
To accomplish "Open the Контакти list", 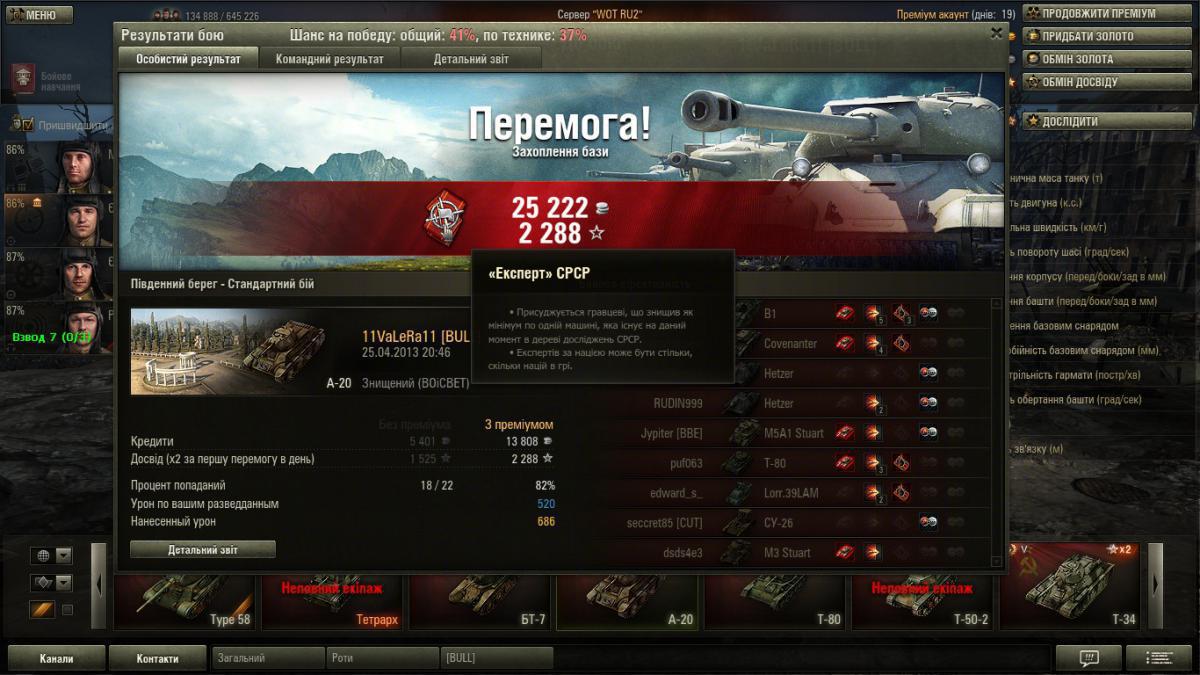I will coord(157,658).
